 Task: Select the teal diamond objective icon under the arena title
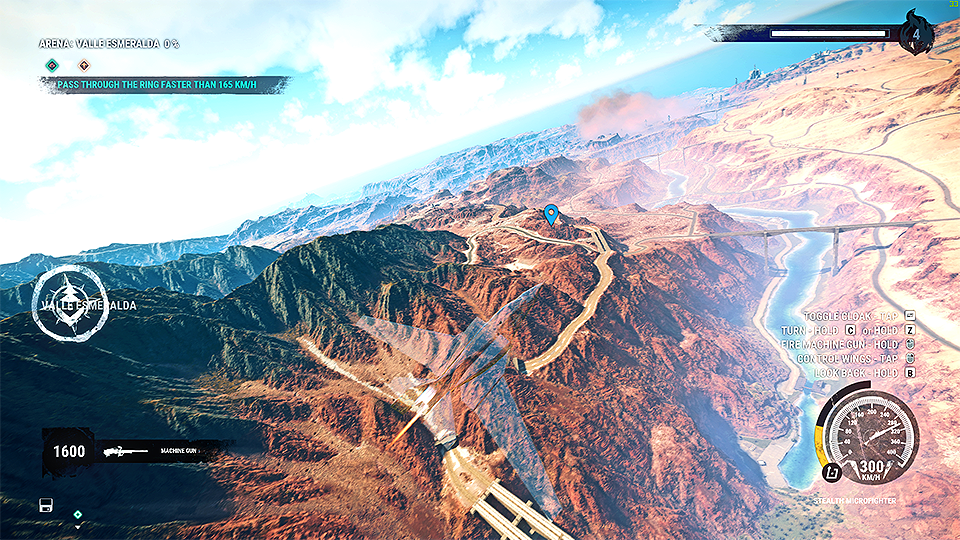pos(52,66)
